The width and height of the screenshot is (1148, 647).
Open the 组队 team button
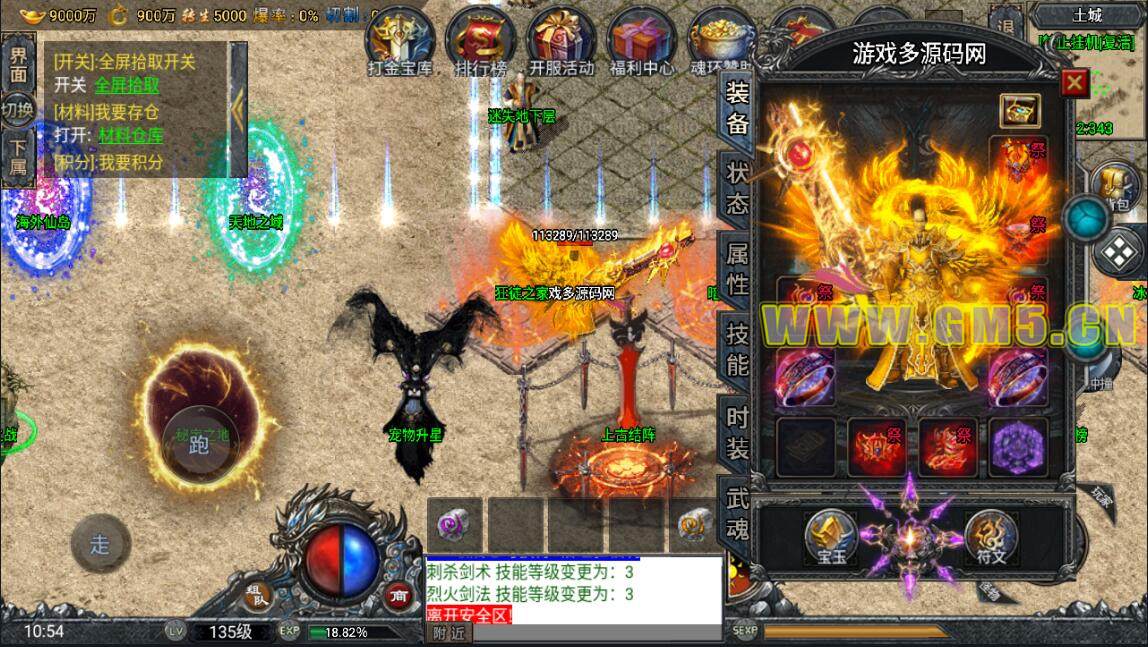pyautogui.click(x=257, y=595)
